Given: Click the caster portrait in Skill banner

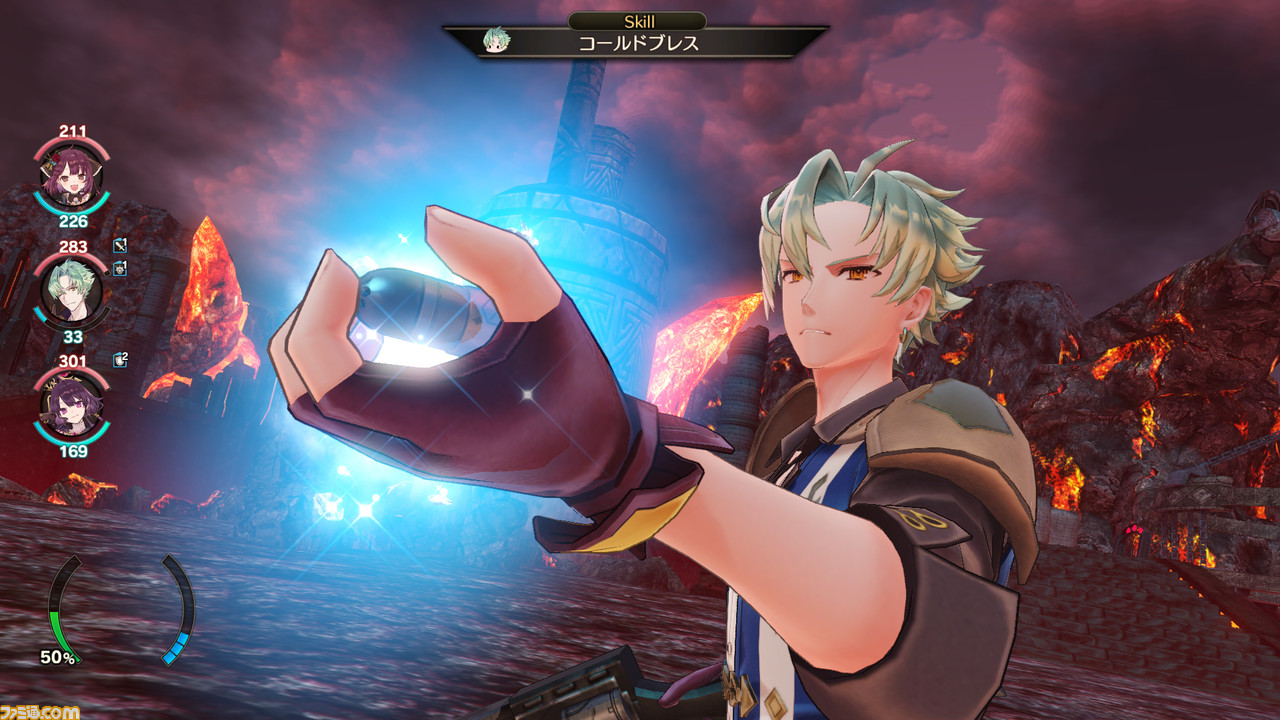Looking at the screenshot, I should (494, 42).
